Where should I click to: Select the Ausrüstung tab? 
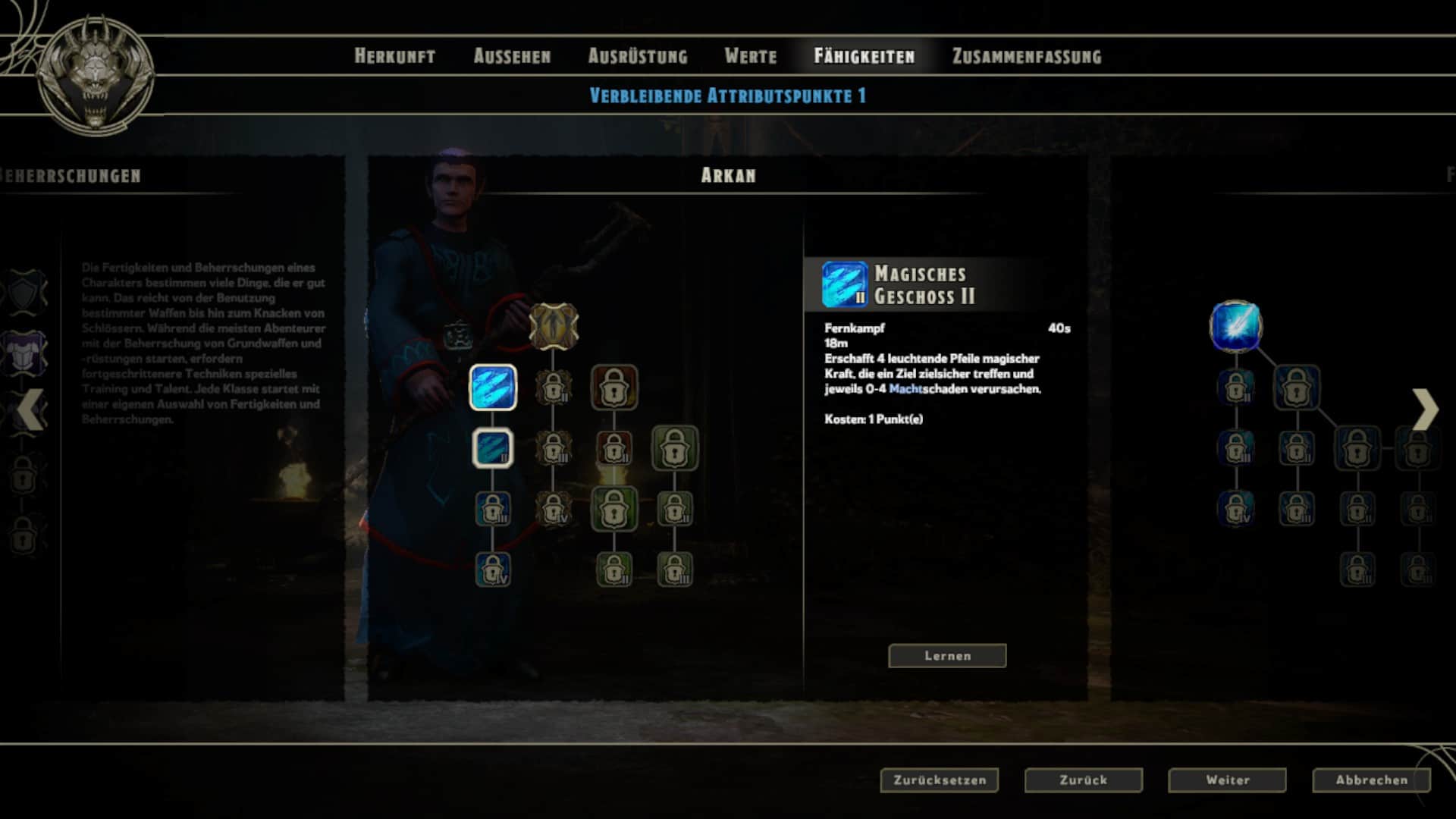click(x=638, y=56)
